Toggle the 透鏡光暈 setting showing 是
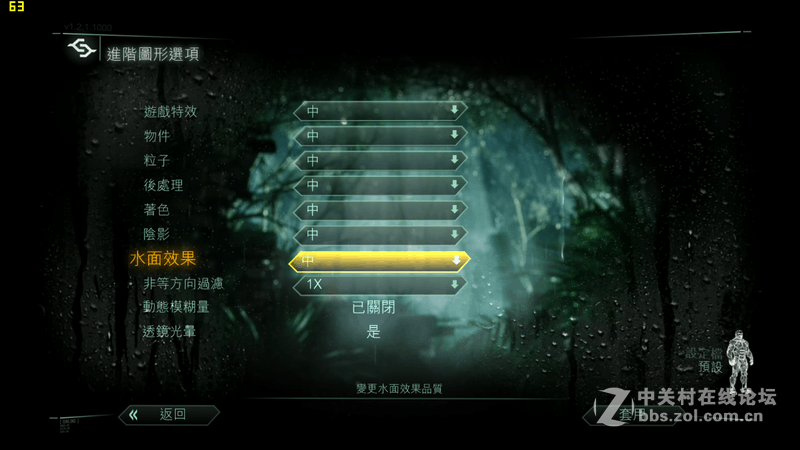Viewport: 800px width, 450px height. pos(373,332)
